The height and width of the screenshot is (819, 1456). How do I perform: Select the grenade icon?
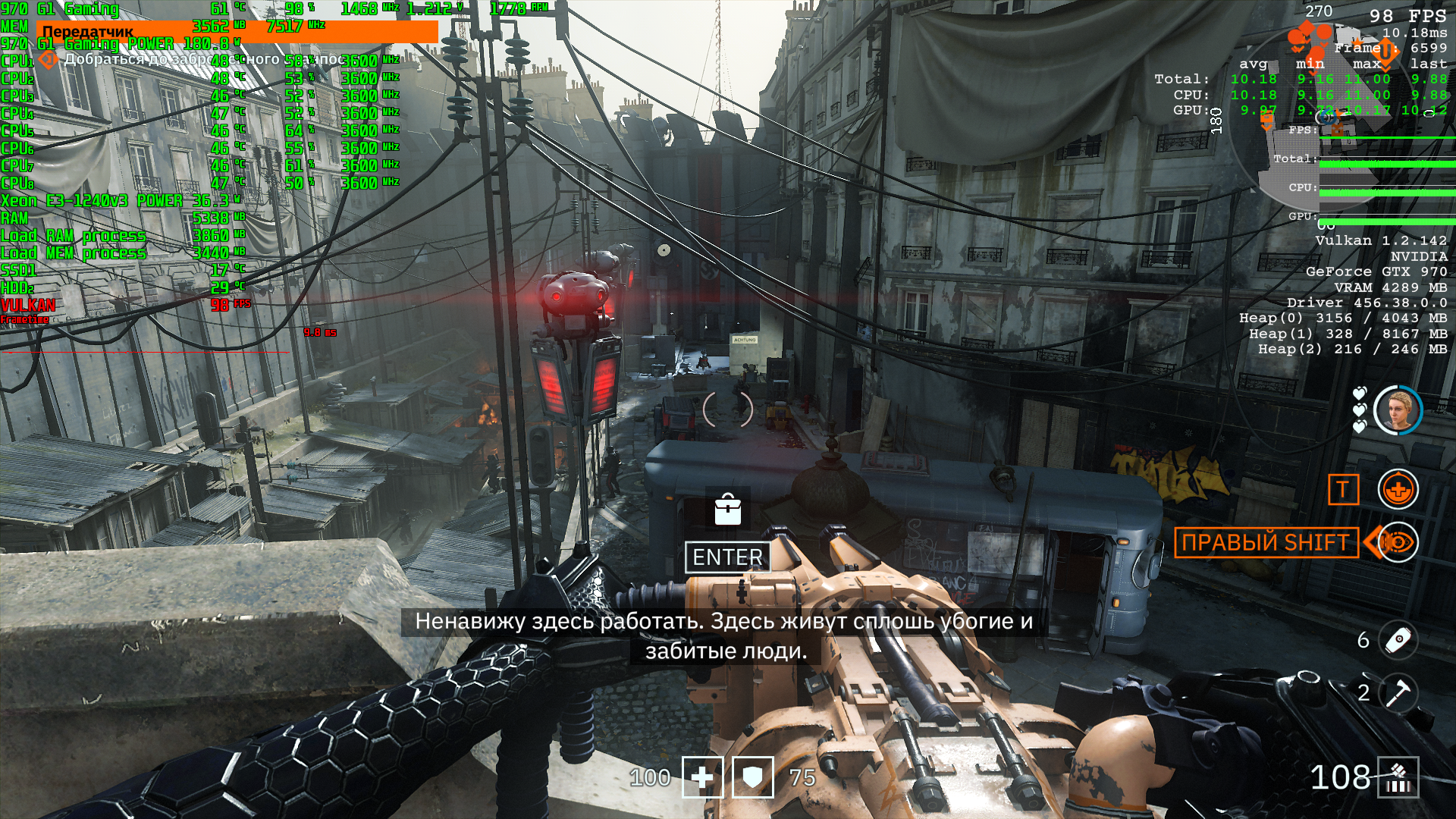[1398, 640]
